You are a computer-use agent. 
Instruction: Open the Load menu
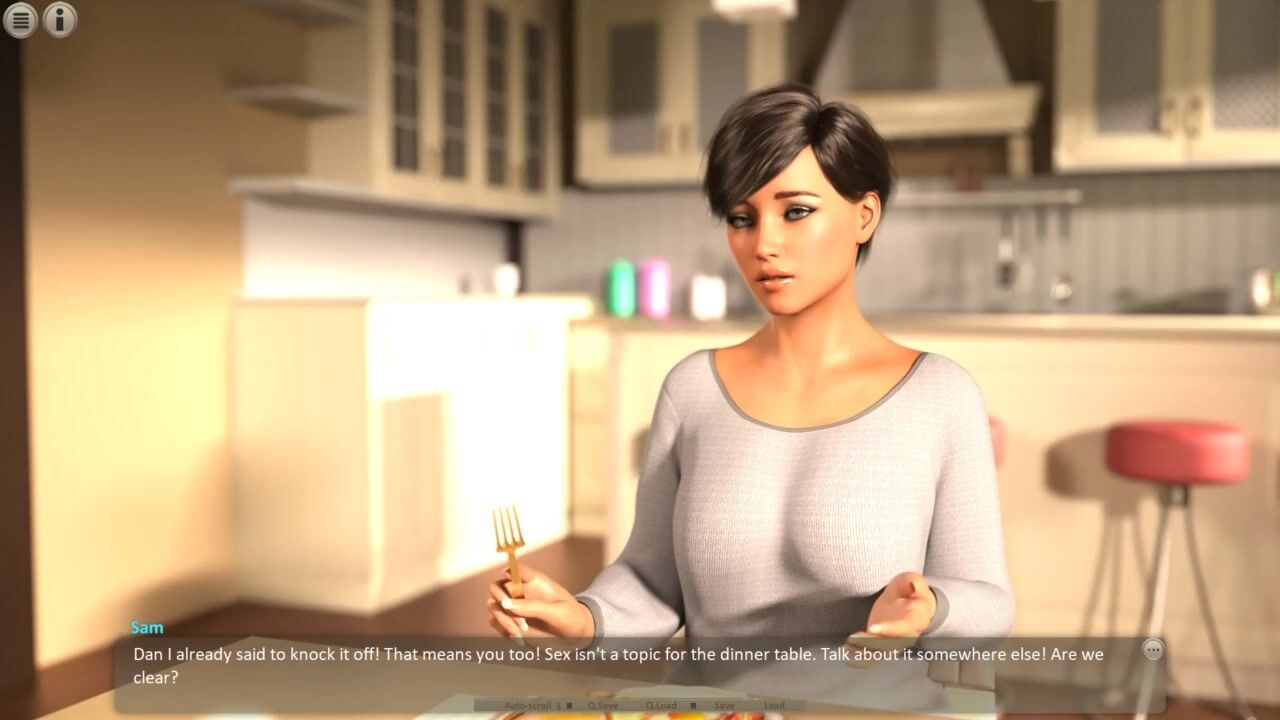pos(774,705)
